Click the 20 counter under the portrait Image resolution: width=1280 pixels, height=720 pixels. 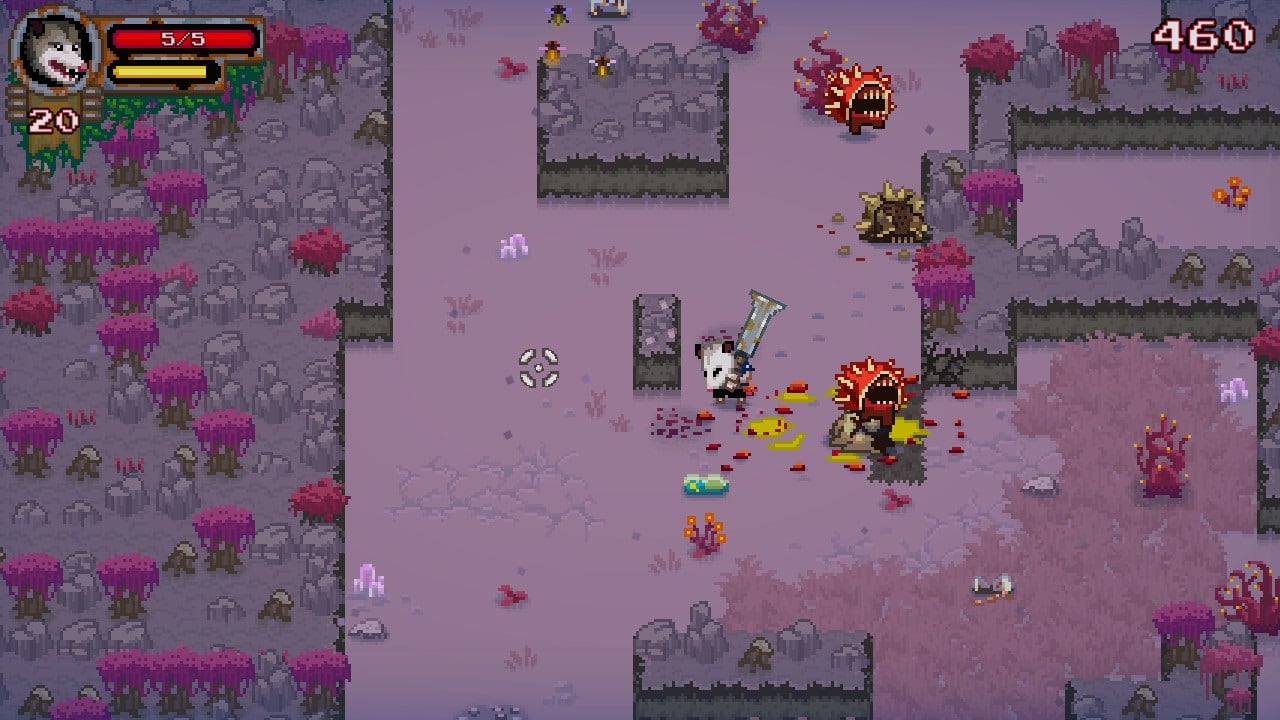click(55, 118)
